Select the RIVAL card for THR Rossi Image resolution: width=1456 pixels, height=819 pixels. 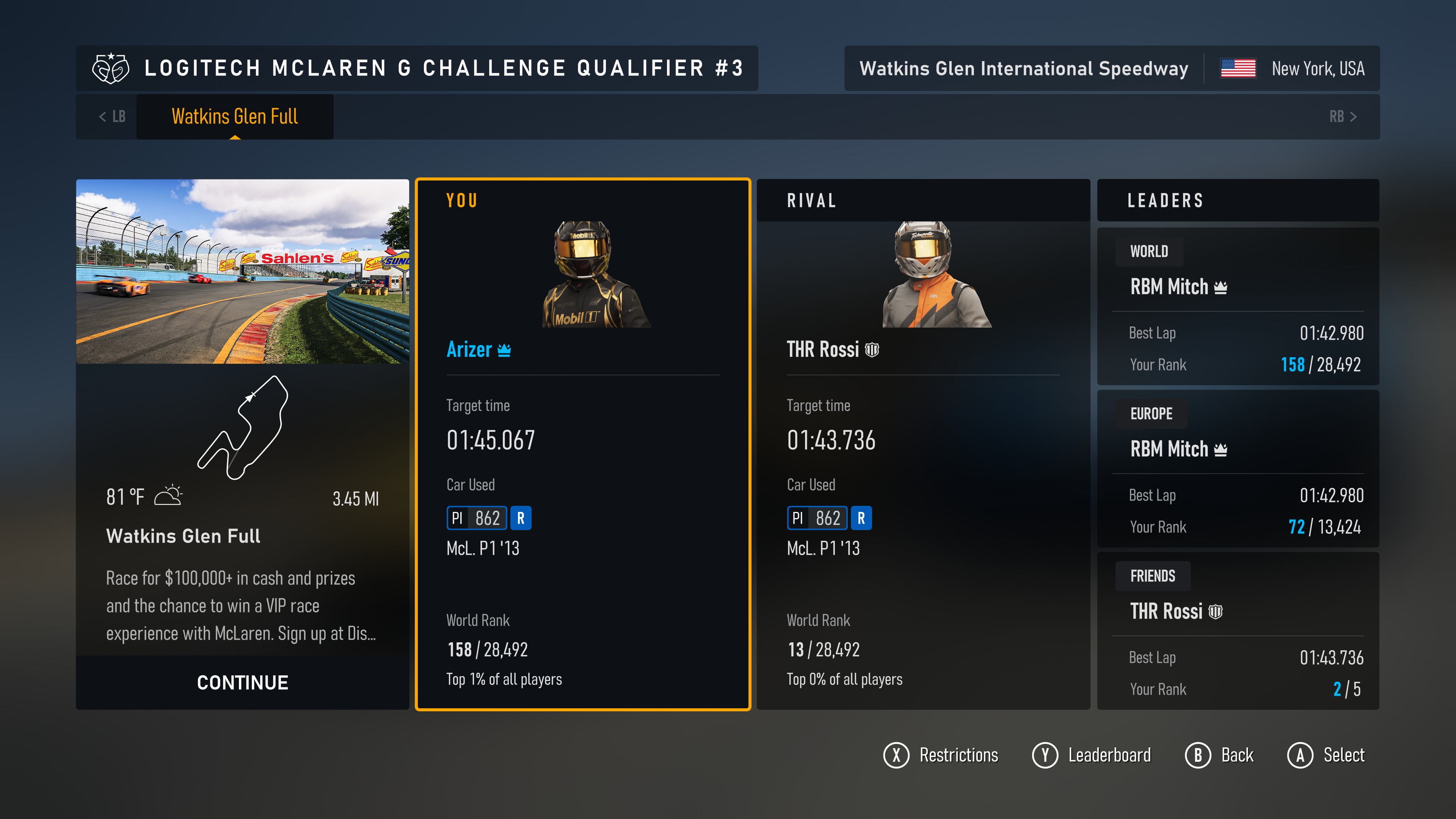(923, 444)
